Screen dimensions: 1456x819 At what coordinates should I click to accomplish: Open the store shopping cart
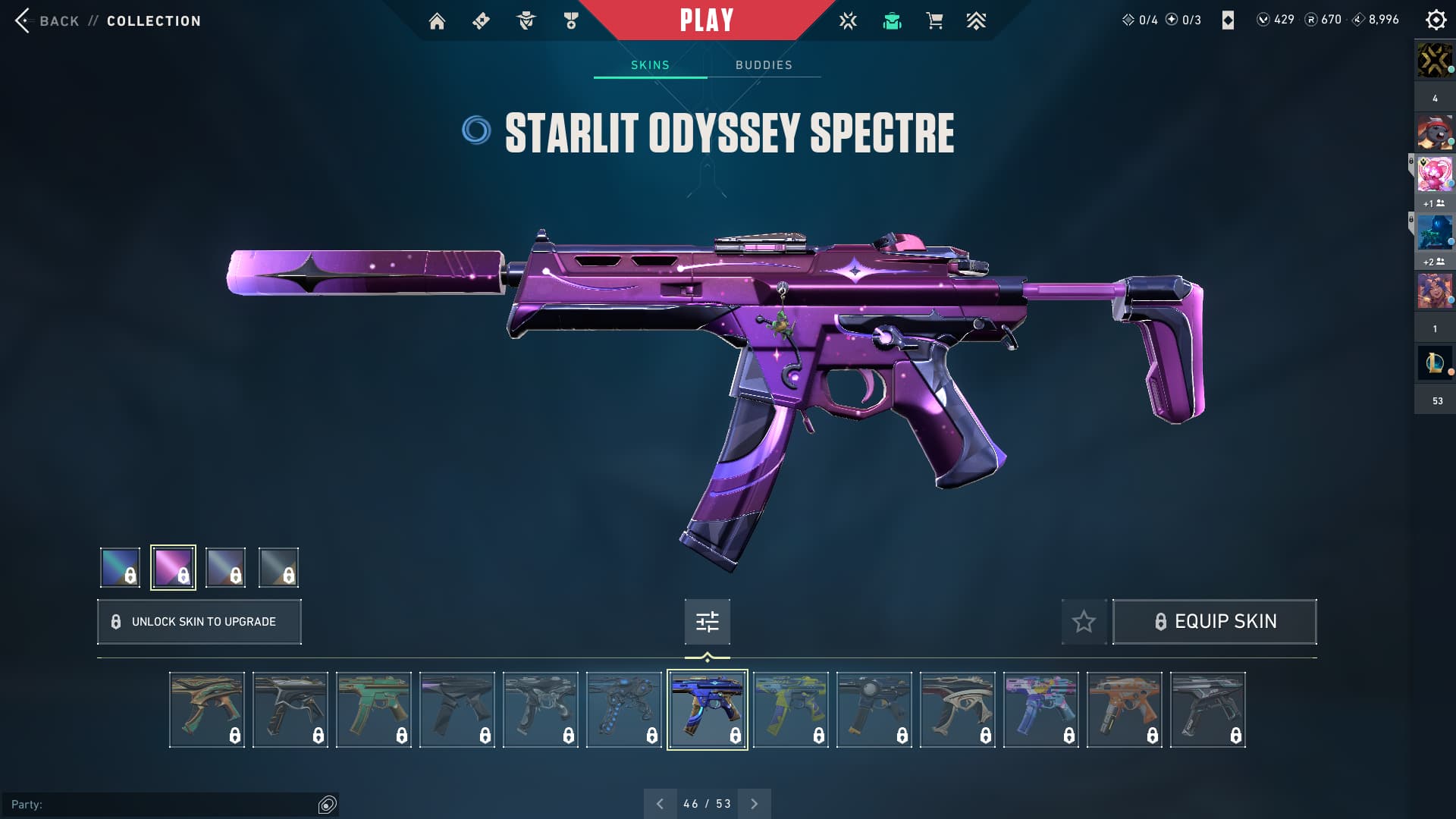pos(934,21)
